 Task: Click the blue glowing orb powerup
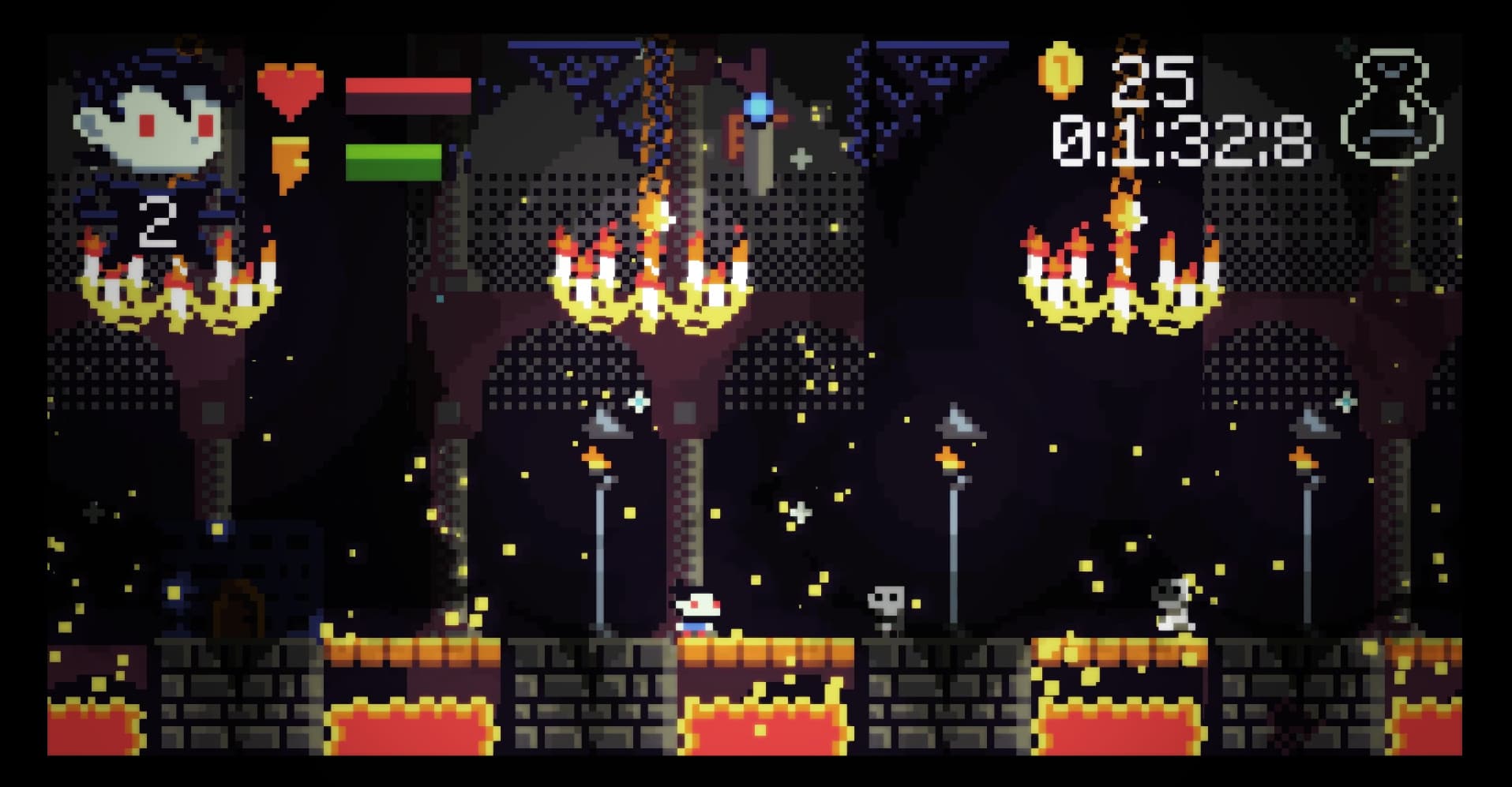click(758, 107)
